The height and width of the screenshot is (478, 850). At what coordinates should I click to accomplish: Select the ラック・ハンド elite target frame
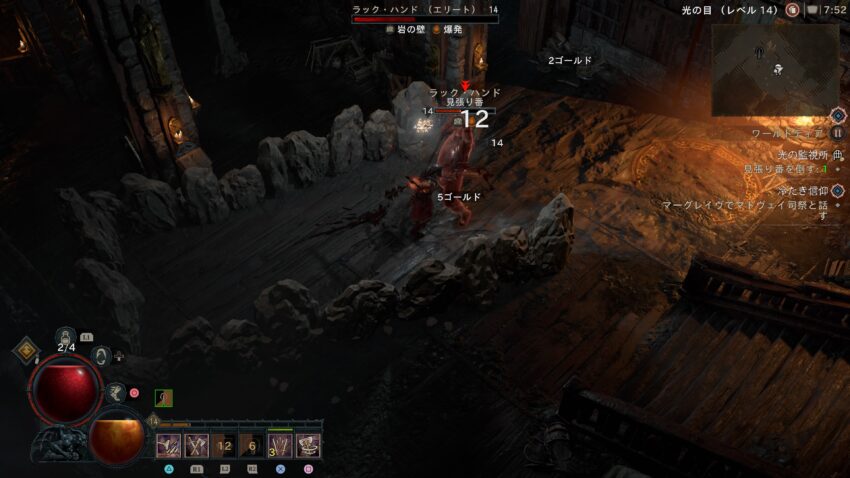point(424,14)
